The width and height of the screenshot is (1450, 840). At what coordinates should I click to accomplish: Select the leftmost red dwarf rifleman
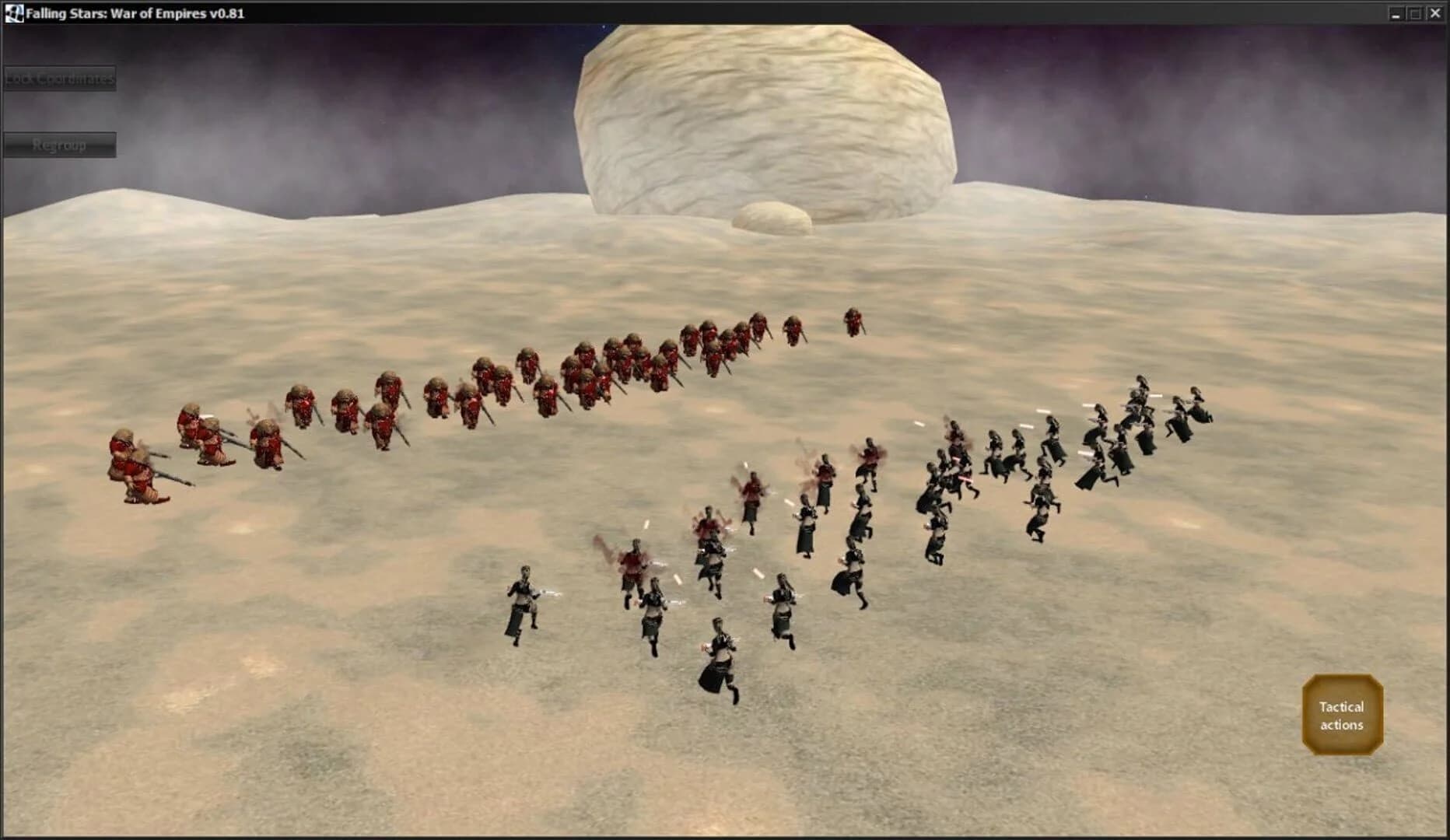(x=132, y=467)
